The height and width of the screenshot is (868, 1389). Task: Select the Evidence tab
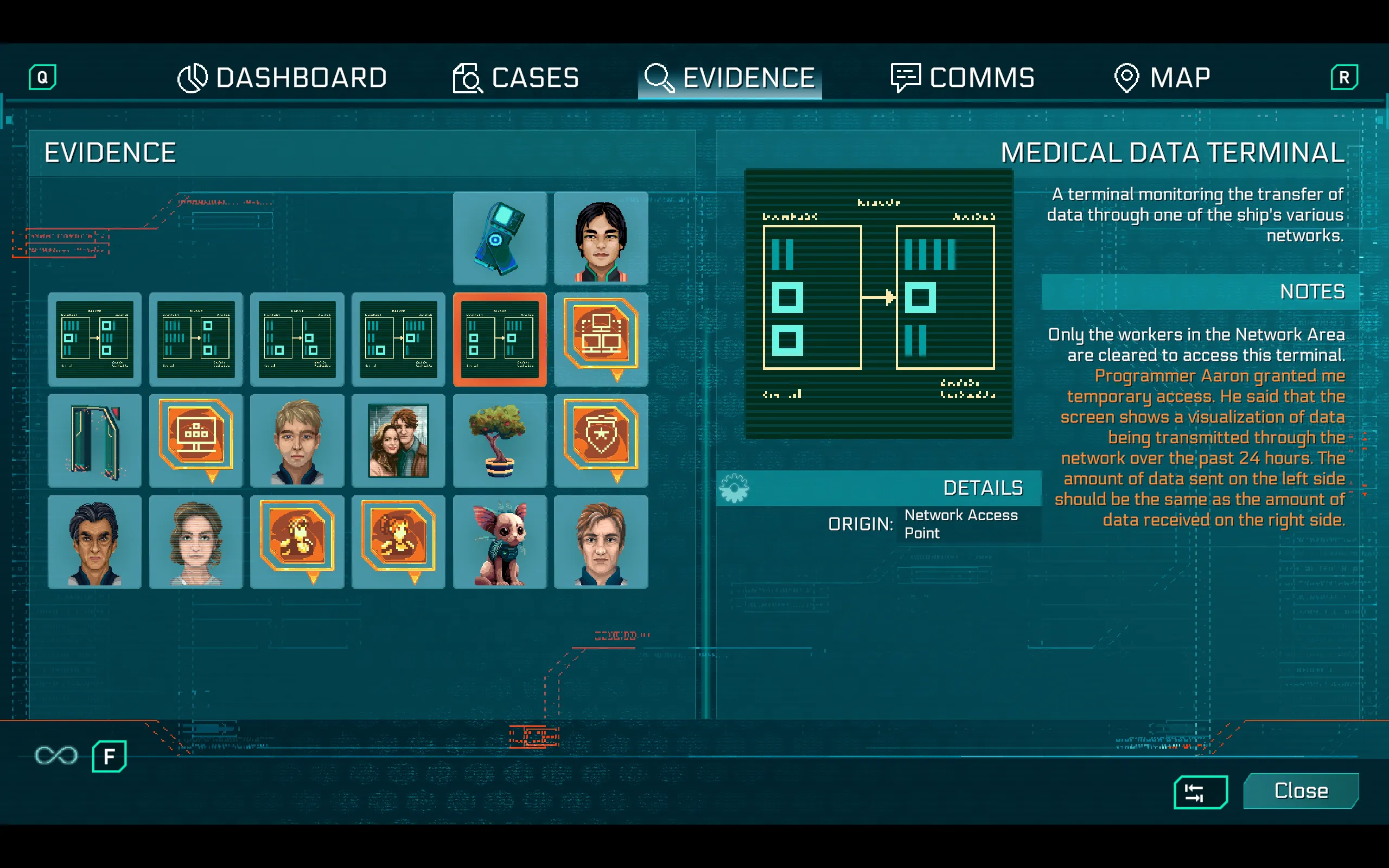[730, 78]
